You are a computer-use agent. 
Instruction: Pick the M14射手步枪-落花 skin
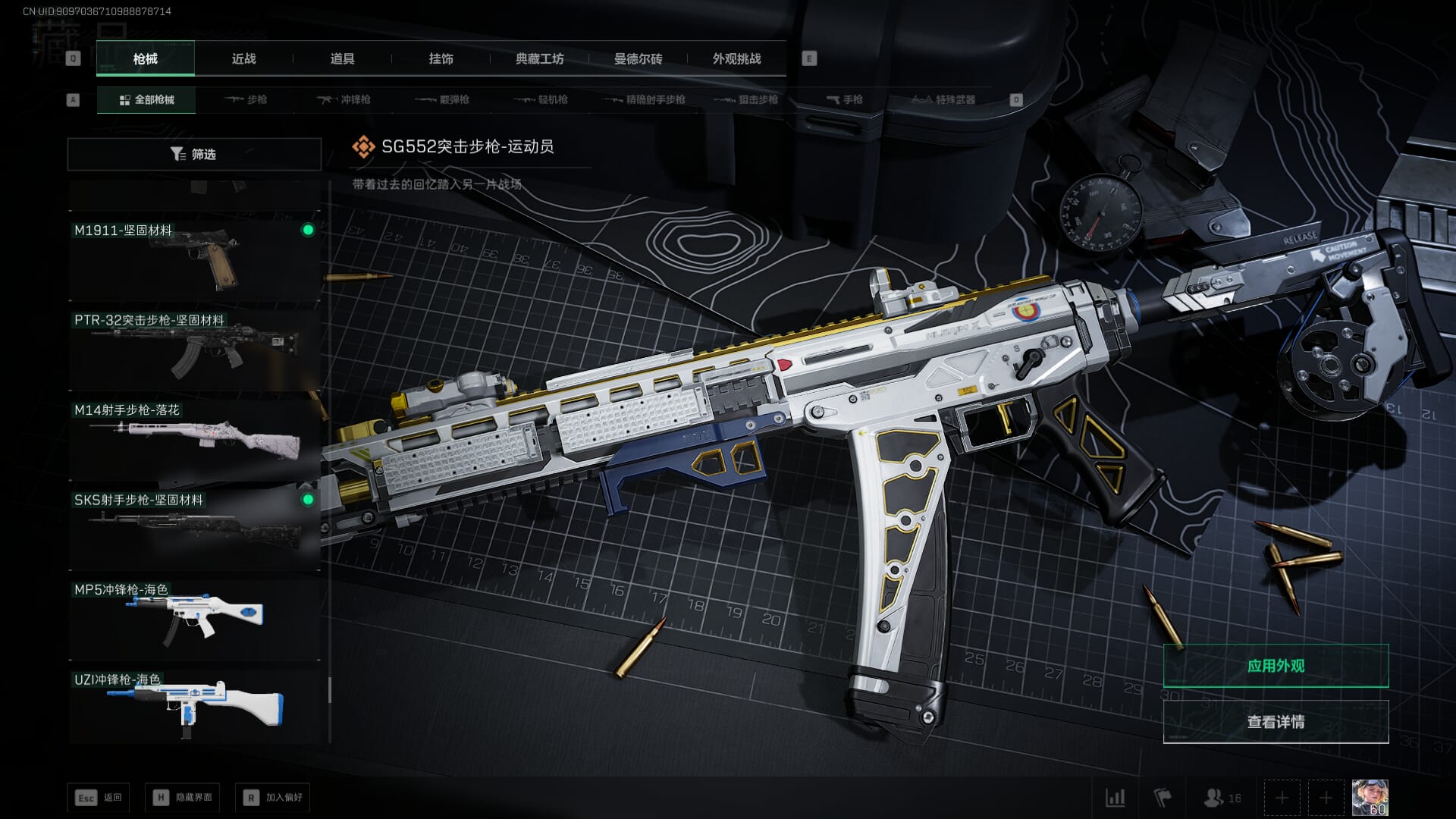click(x=194, y=438)
